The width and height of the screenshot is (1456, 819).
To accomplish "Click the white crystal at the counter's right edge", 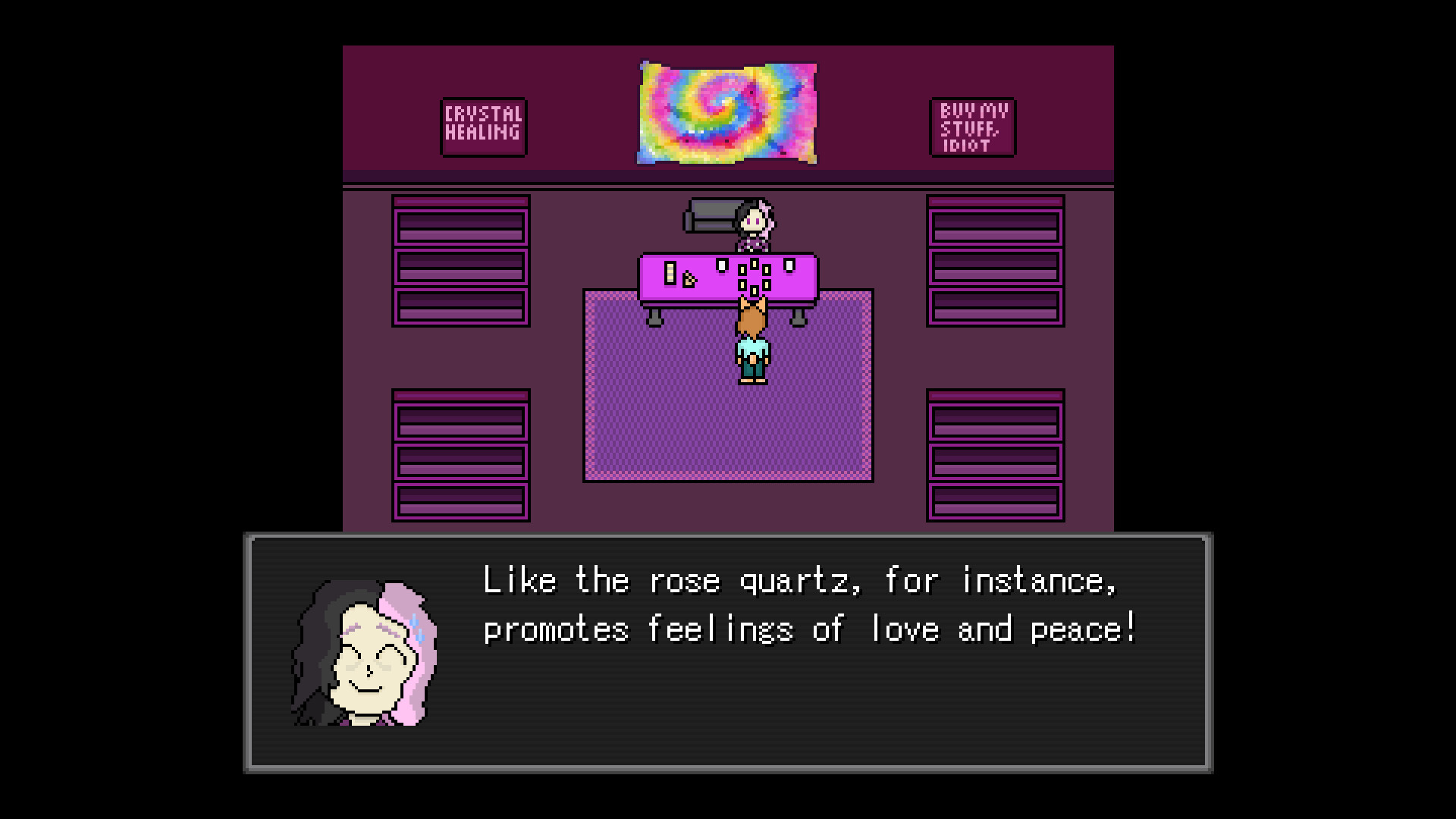I will click(789, 267).
